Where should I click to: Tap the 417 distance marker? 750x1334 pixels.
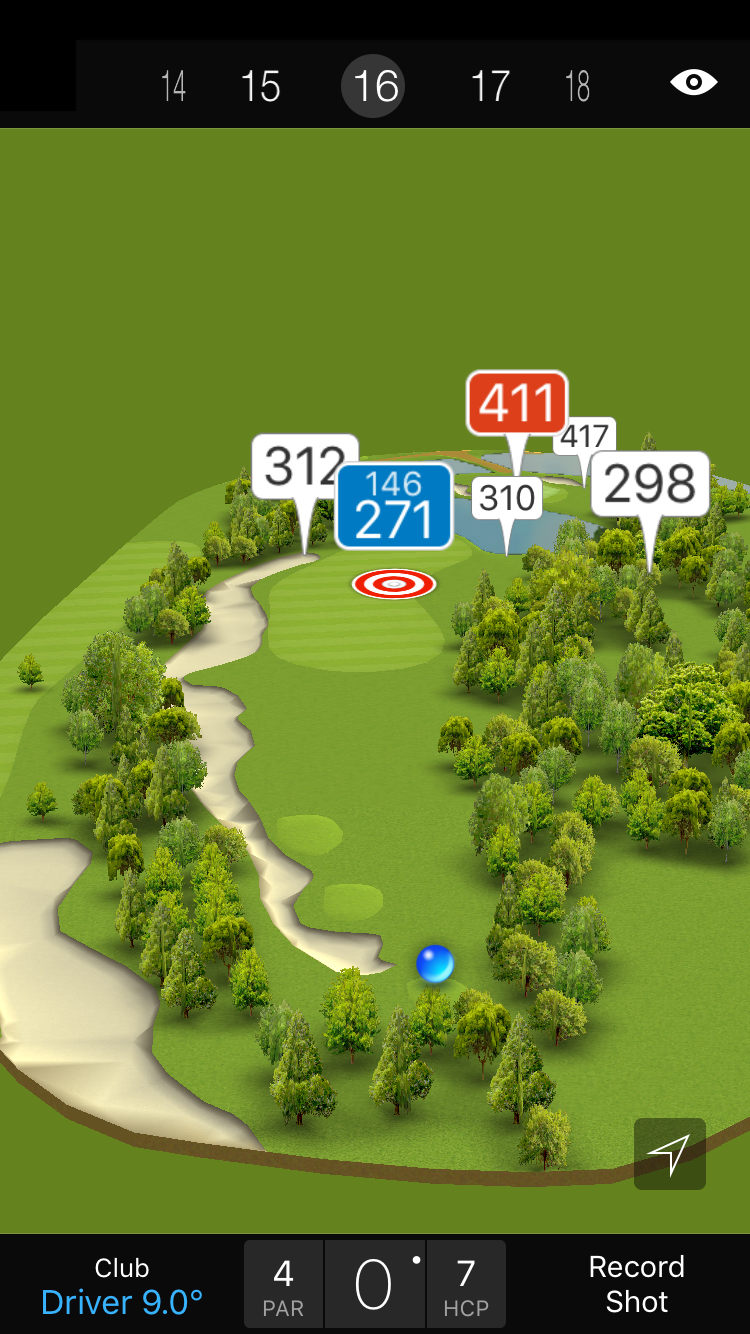[587, 436]
